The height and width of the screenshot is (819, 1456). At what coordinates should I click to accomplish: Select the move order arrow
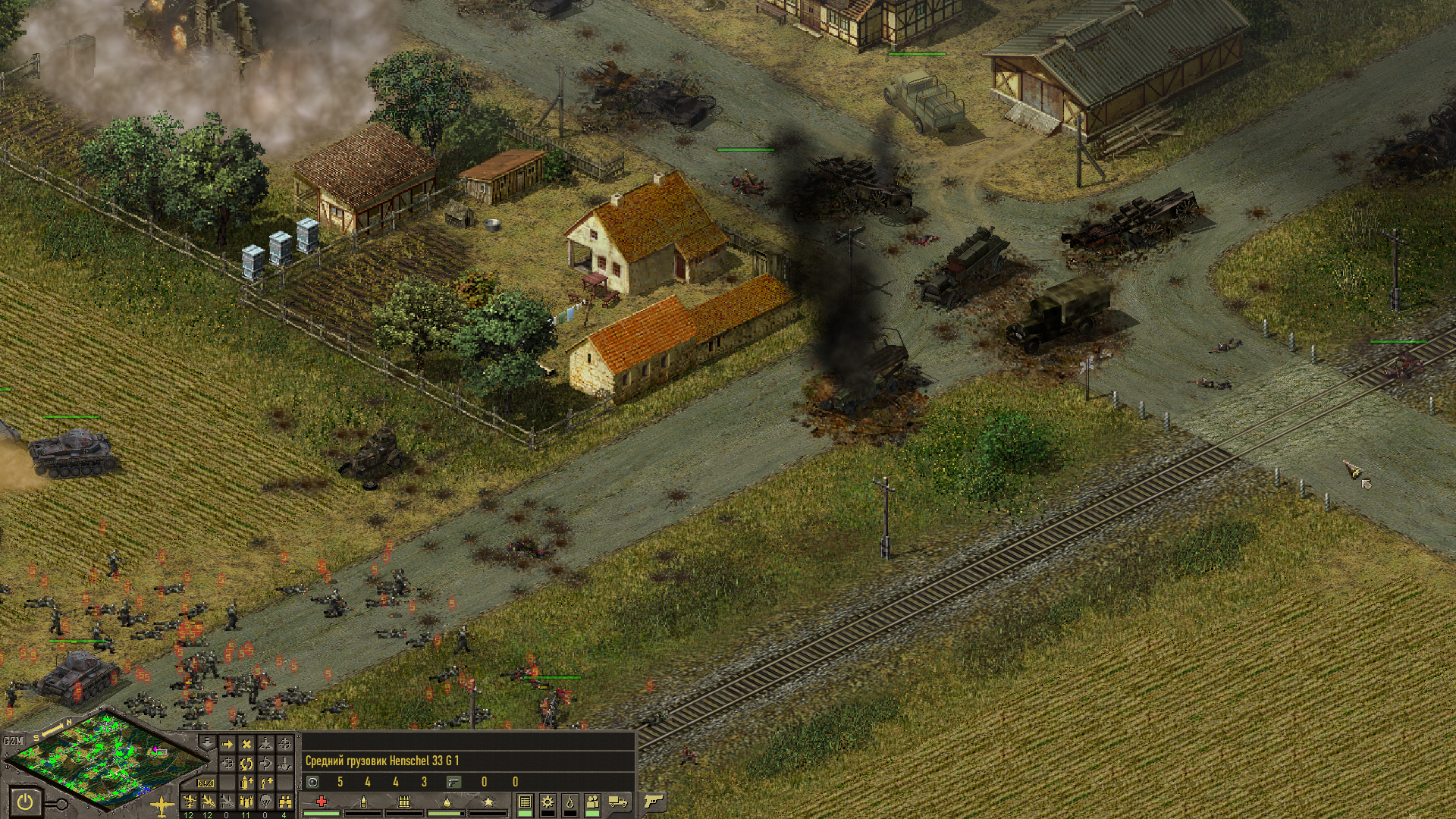pyautogui.click(x=227, y=745)
